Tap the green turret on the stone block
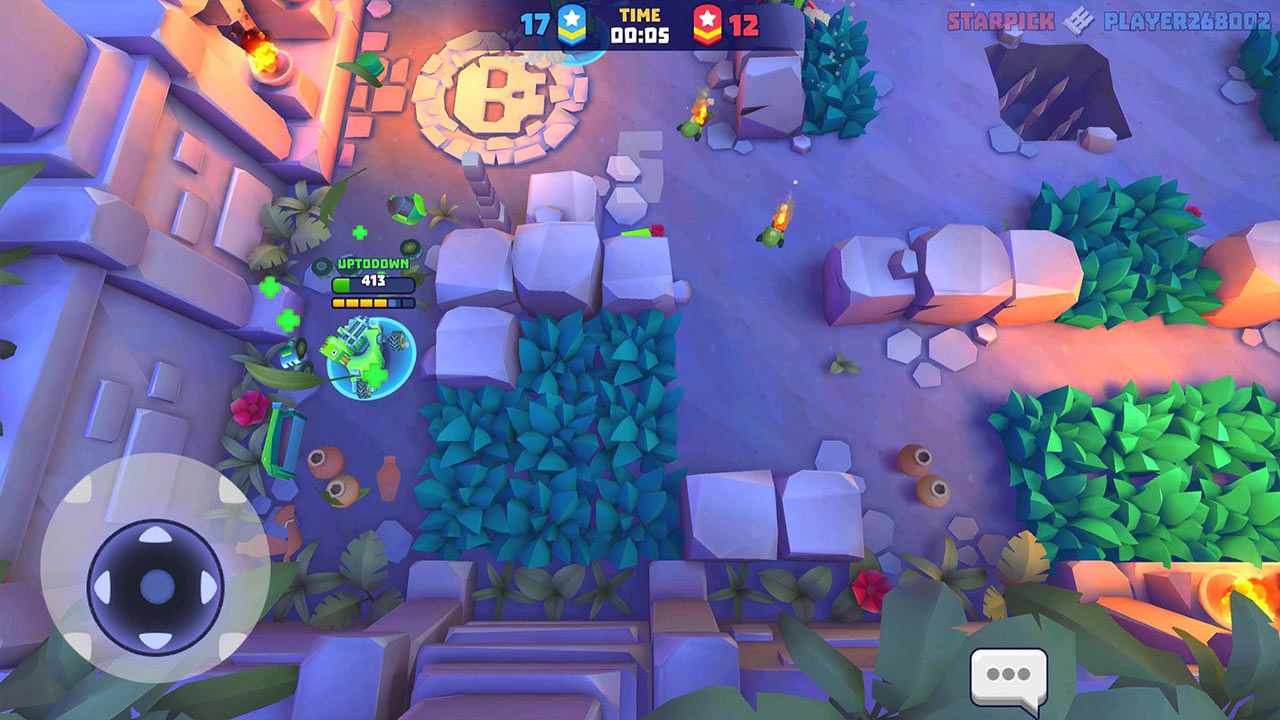Image resolution: width=1280 pixels, height=720 pixels. coord(634,230)
